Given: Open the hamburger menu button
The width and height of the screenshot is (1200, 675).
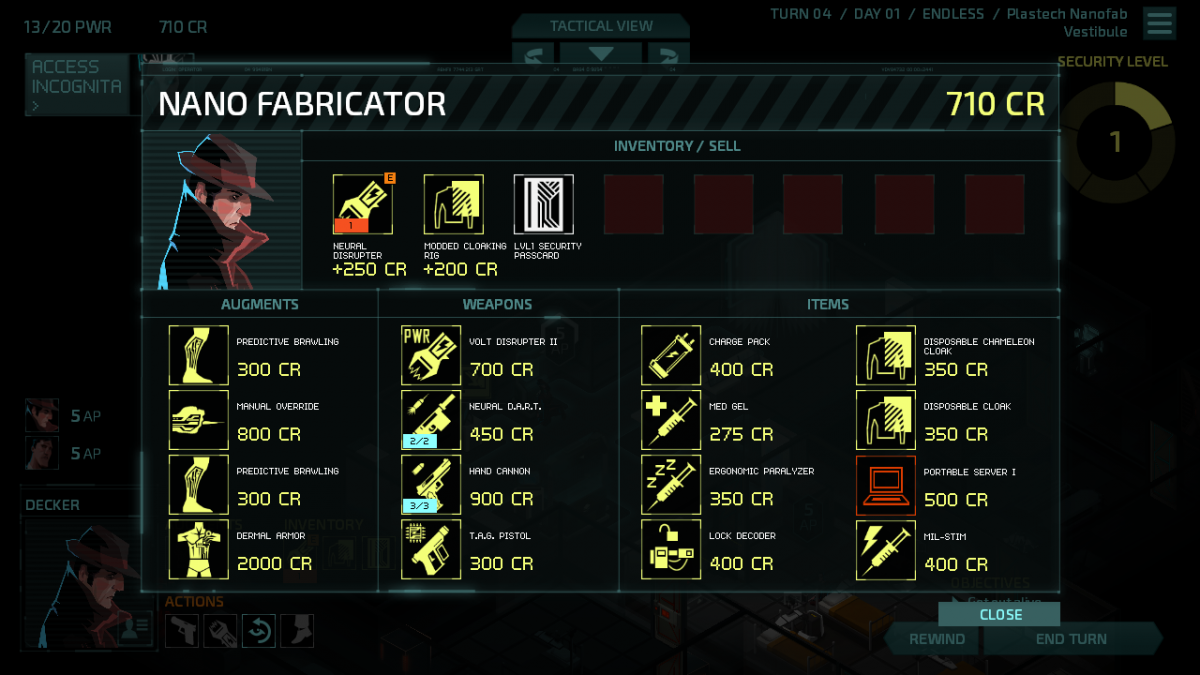Looking at the screenshot, I should pos(1160,23).
